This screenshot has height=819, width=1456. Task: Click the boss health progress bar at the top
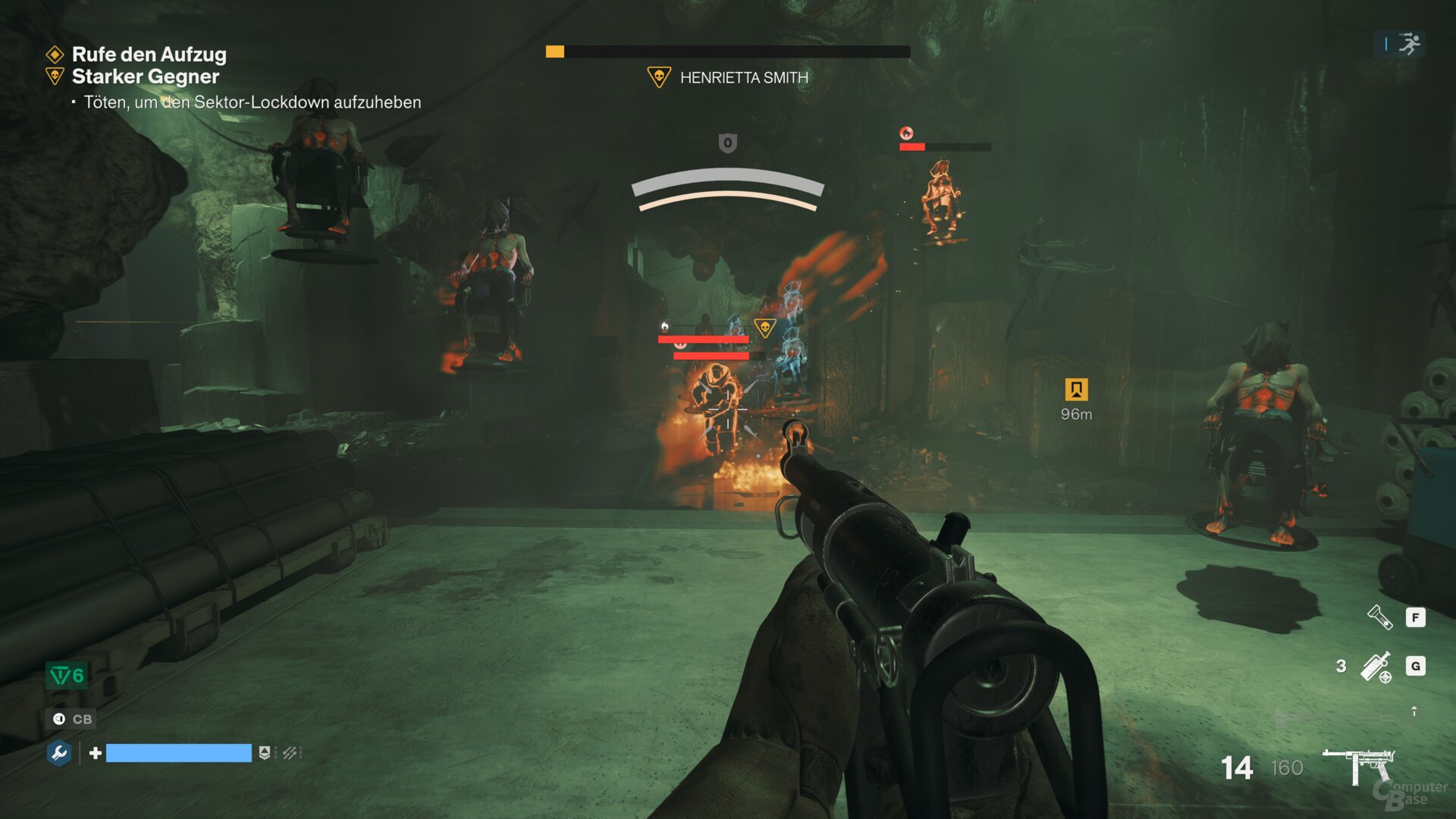[x=726, y=52]
